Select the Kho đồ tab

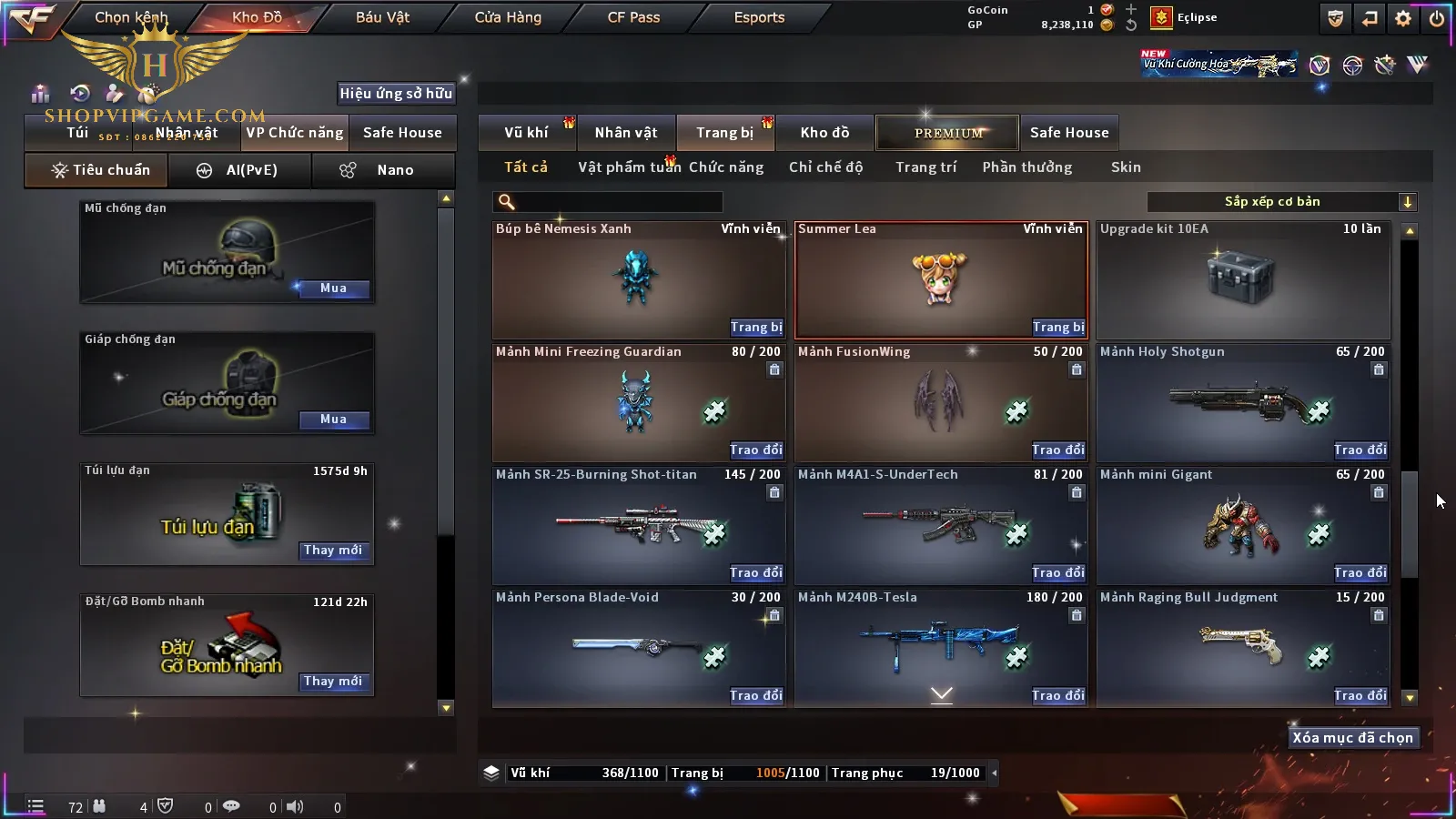(x=824, y=133)
